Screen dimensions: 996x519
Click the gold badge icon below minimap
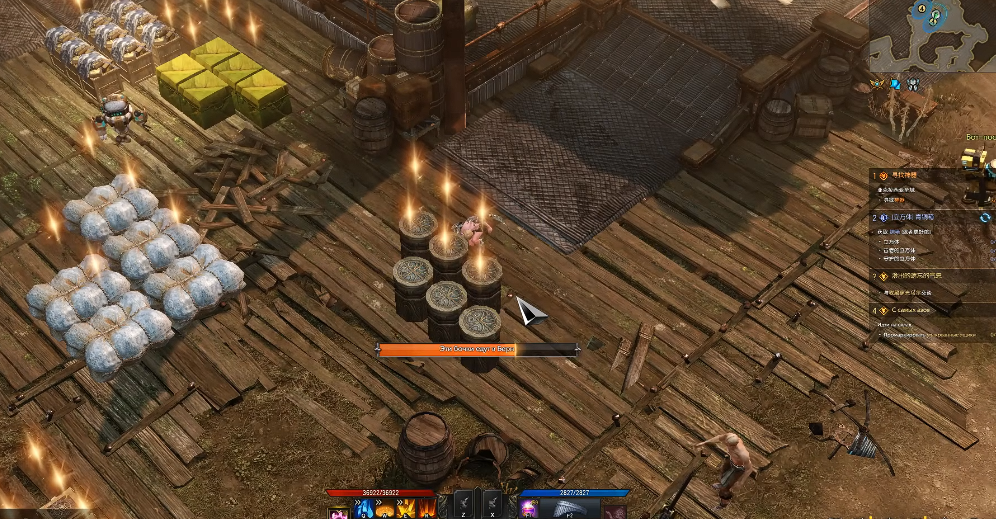pos(877,84)
